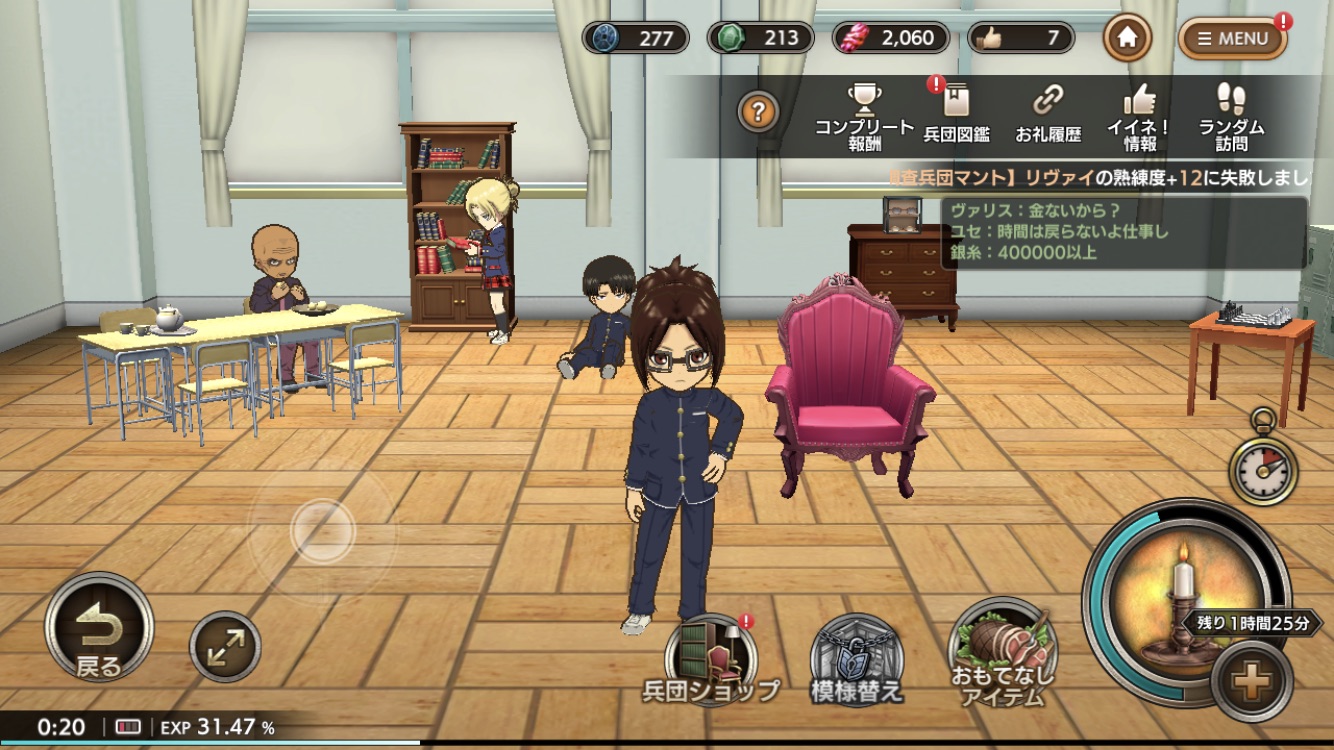Go back with the 戻る button

coord(99,627)
